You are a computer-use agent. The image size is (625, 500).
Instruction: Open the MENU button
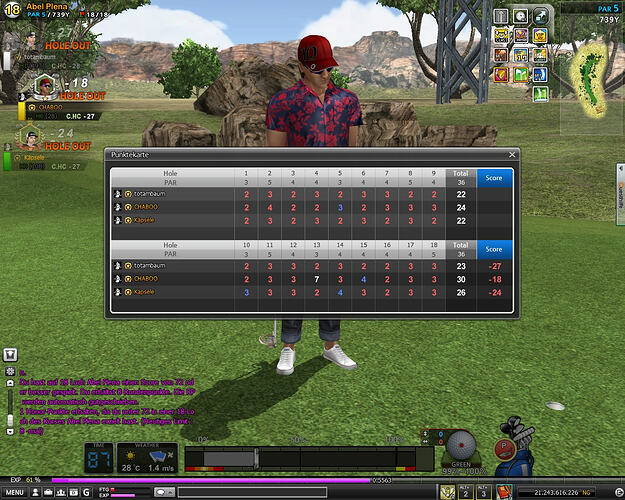pyautogui.click(x=14, y=493)
